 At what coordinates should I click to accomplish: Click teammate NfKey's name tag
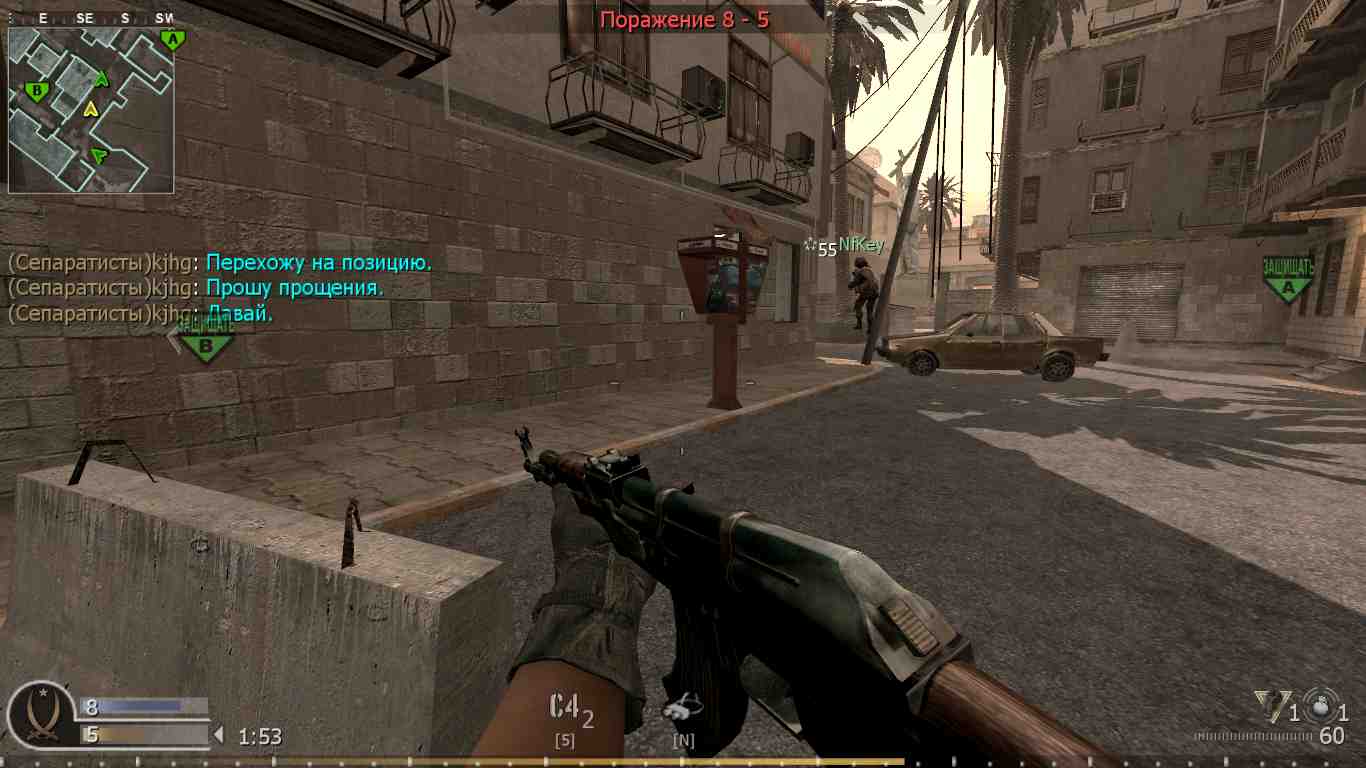860,245
